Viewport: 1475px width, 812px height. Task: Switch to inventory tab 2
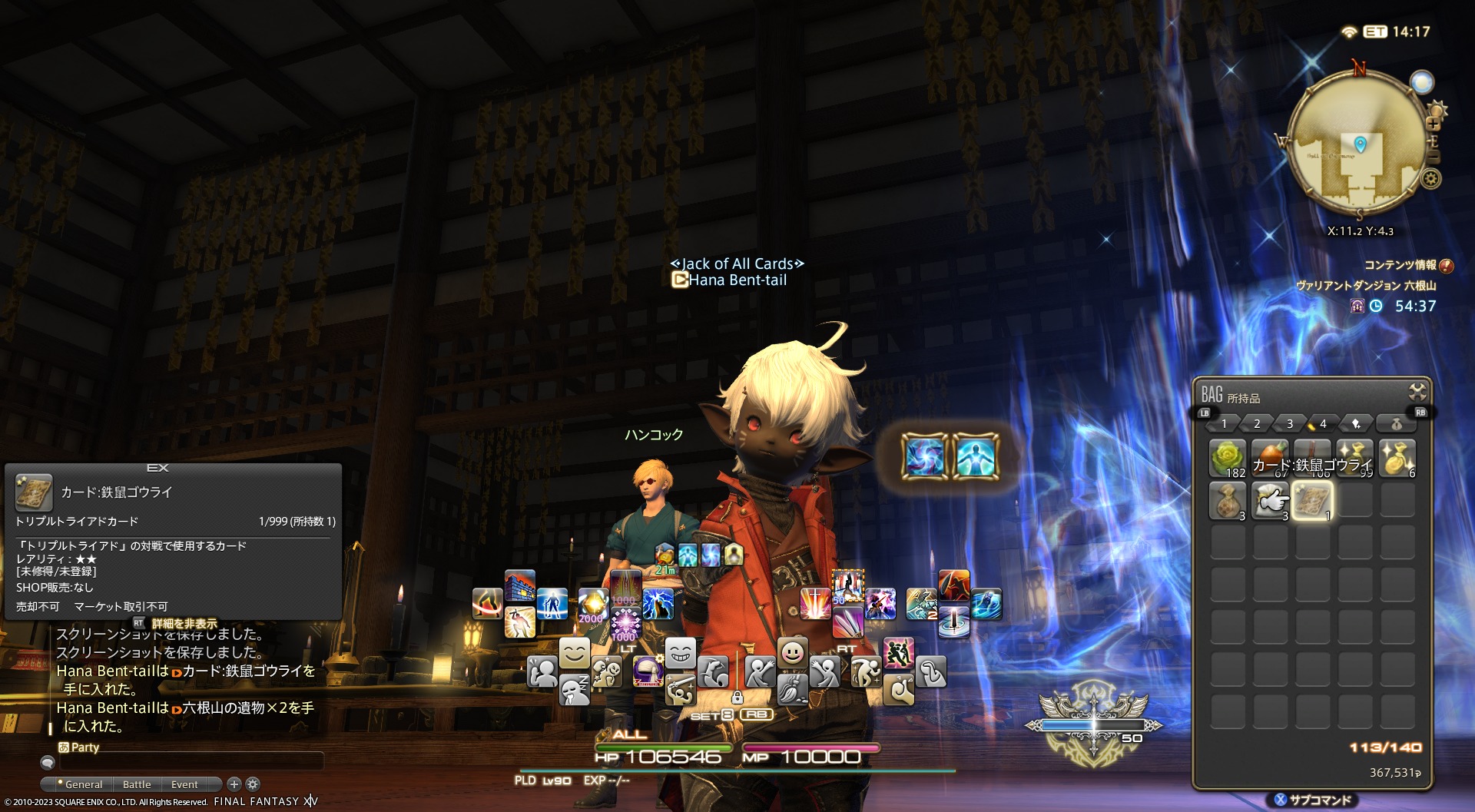[1257, 424]
